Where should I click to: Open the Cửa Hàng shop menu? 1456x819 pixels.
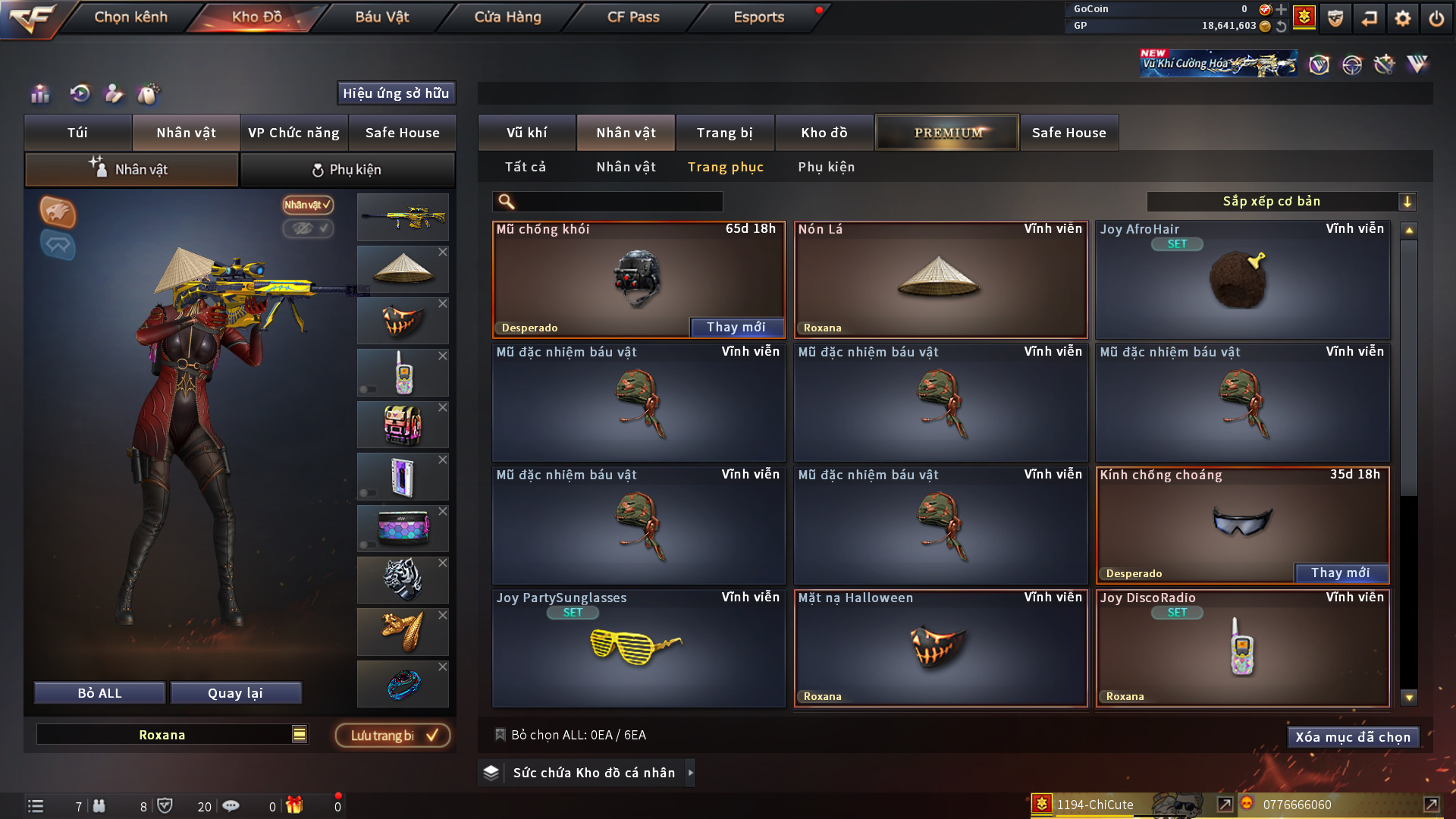click(x=507, y=17)
